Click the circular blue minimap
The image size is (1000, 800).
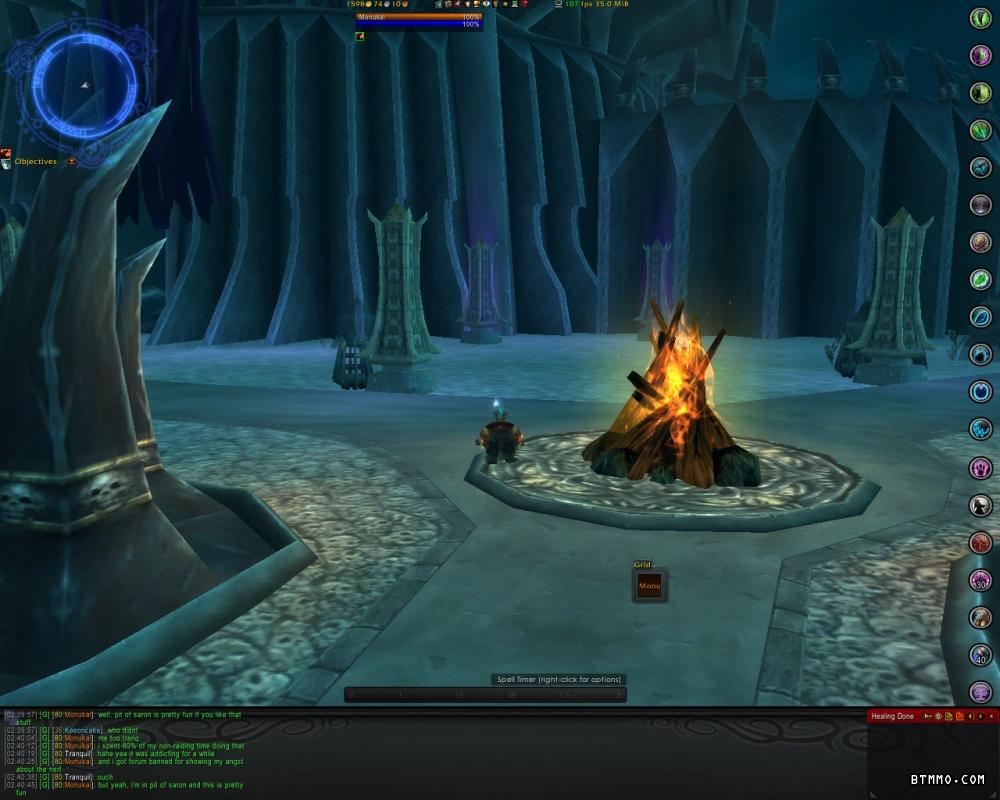point(80,84)
